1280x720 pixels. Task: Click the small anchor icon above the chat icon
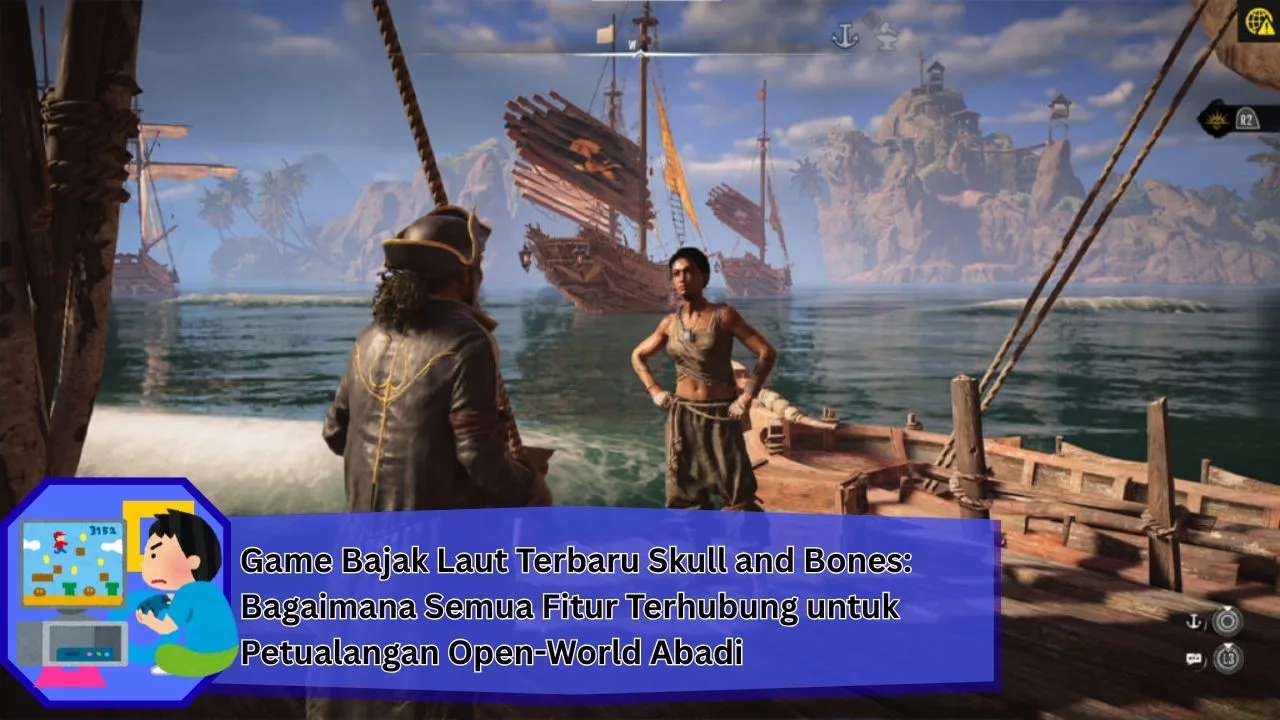1193,622
